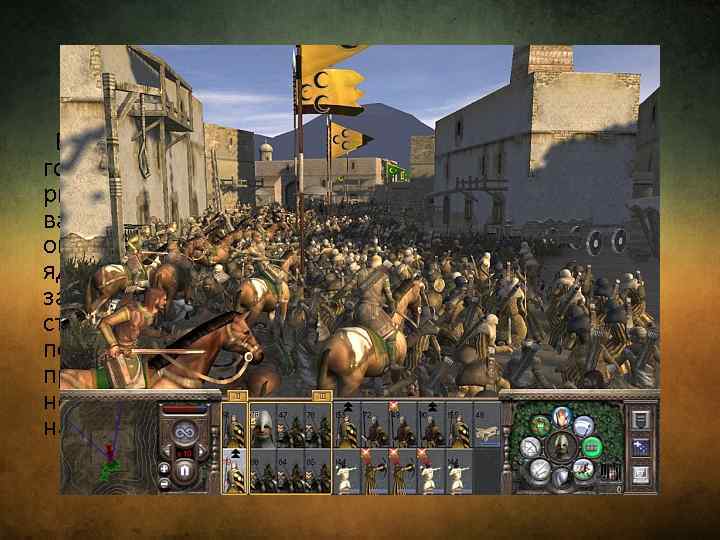Open the shield-icon panel button on the far right
Screen dimensions: 720x540
click(640, 420)
